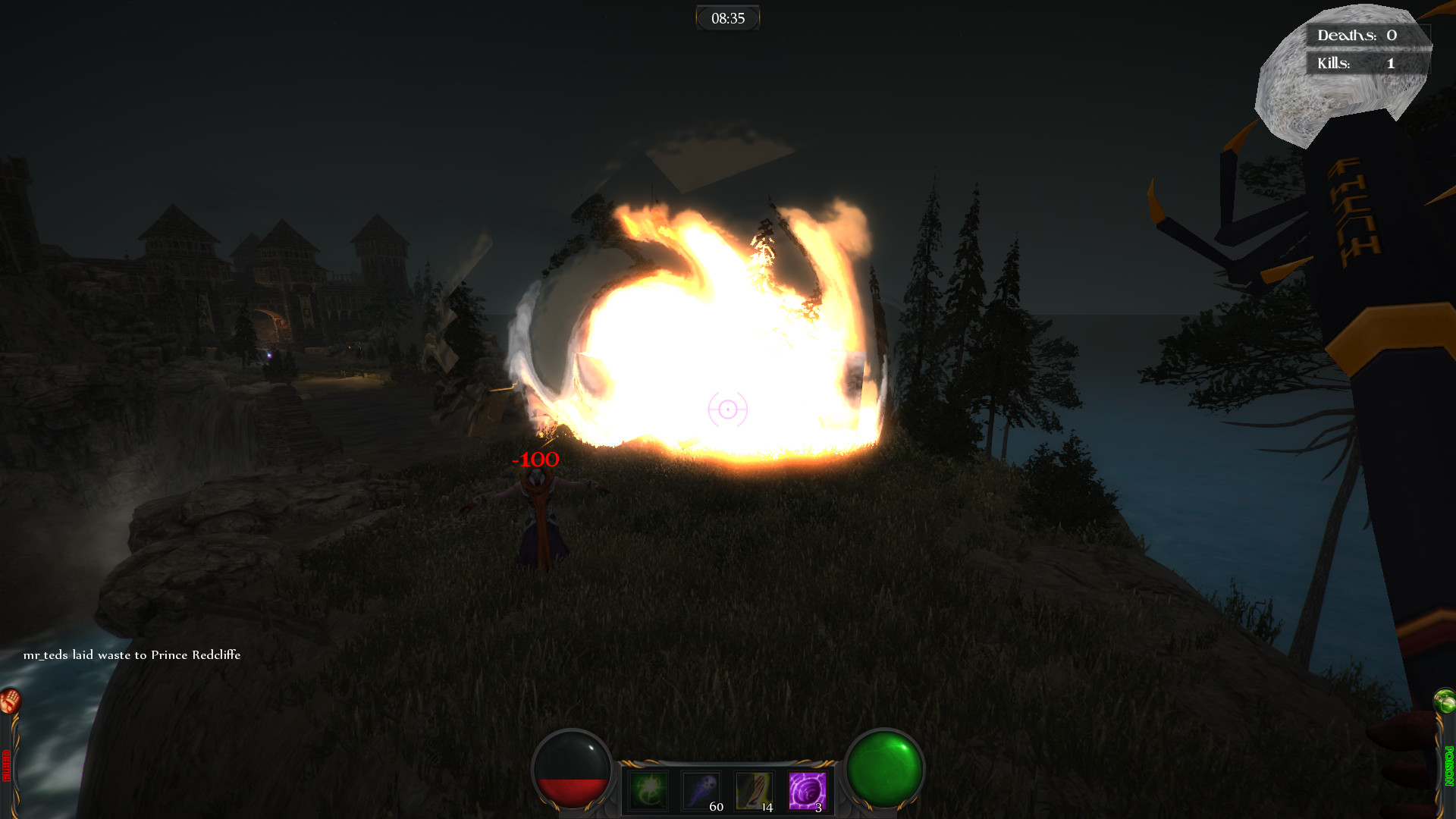Viewport: 1456px width, 819px height.
Task: Select the skull projectile spell with 60 charges
Action: tap(701, 791)
